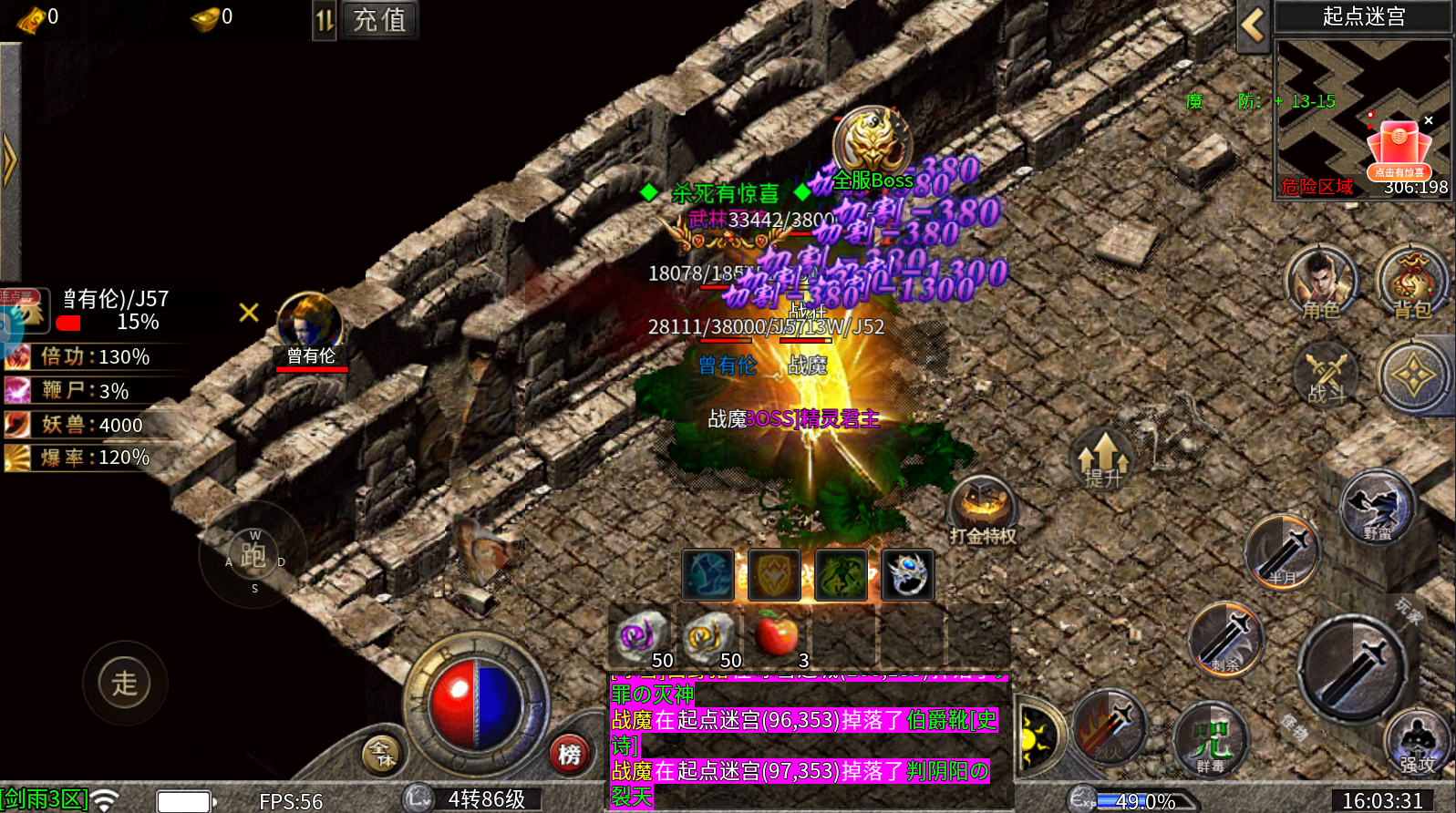Activate the 半月 half-moon skill

(x=1283, y=551)
